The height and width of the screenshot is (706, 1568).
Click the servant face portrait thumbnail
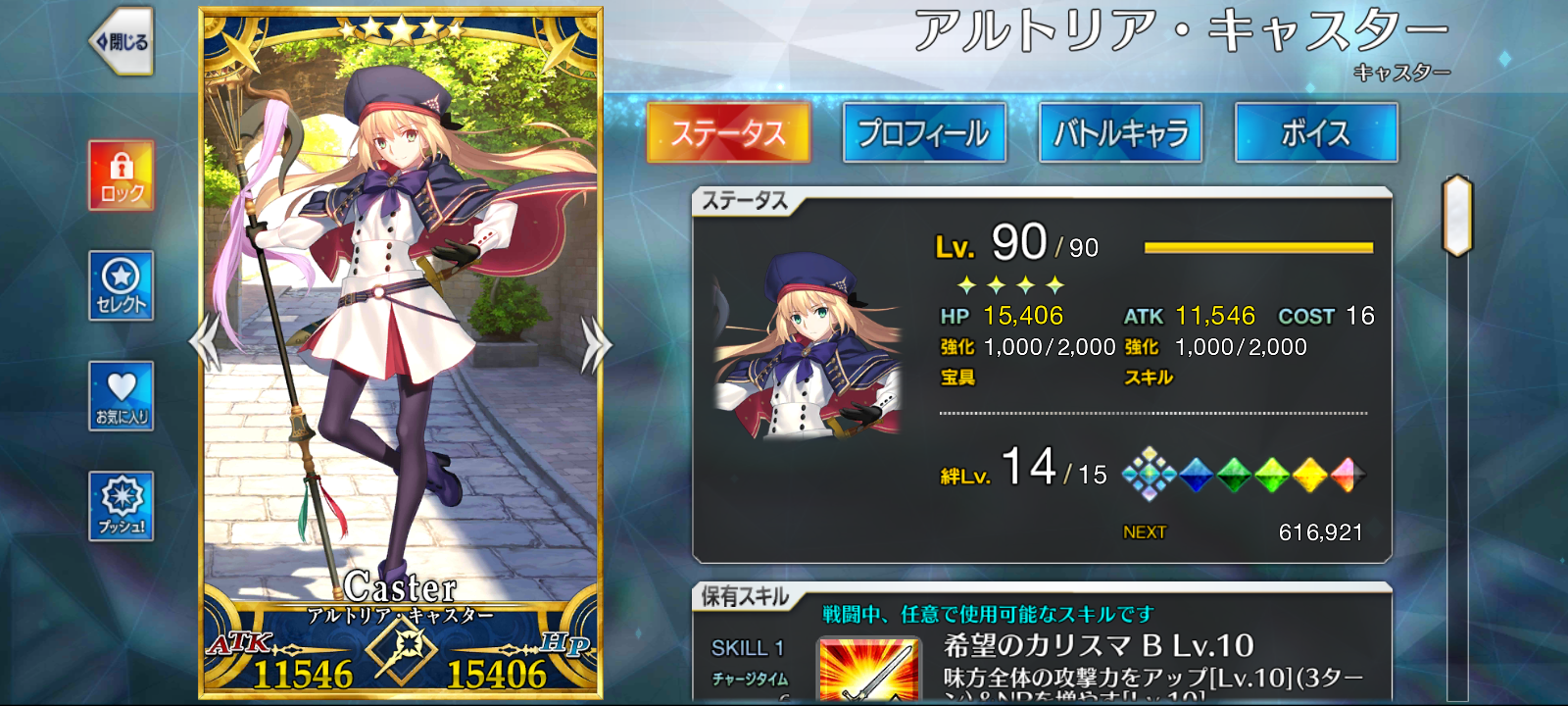click(x=807, y=345)
